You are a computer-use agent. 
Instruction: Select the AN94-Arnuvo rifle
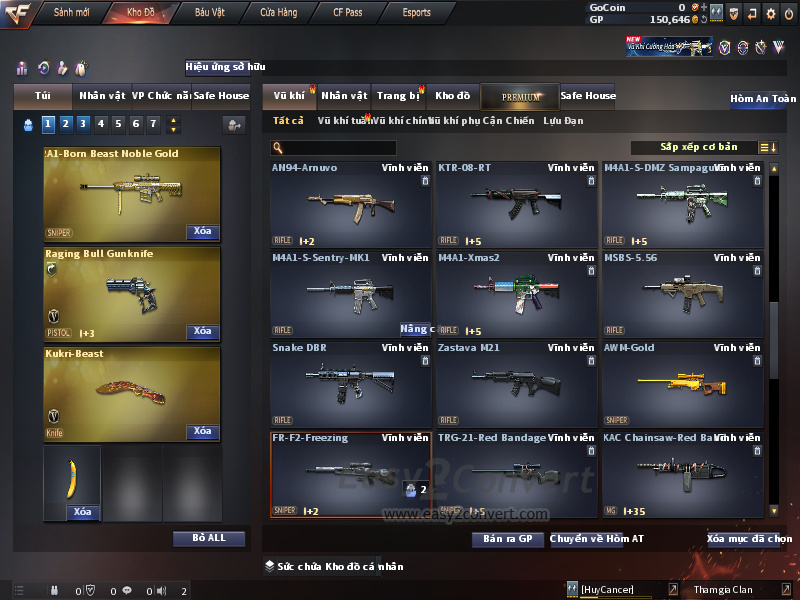click(x=350, y=205)
